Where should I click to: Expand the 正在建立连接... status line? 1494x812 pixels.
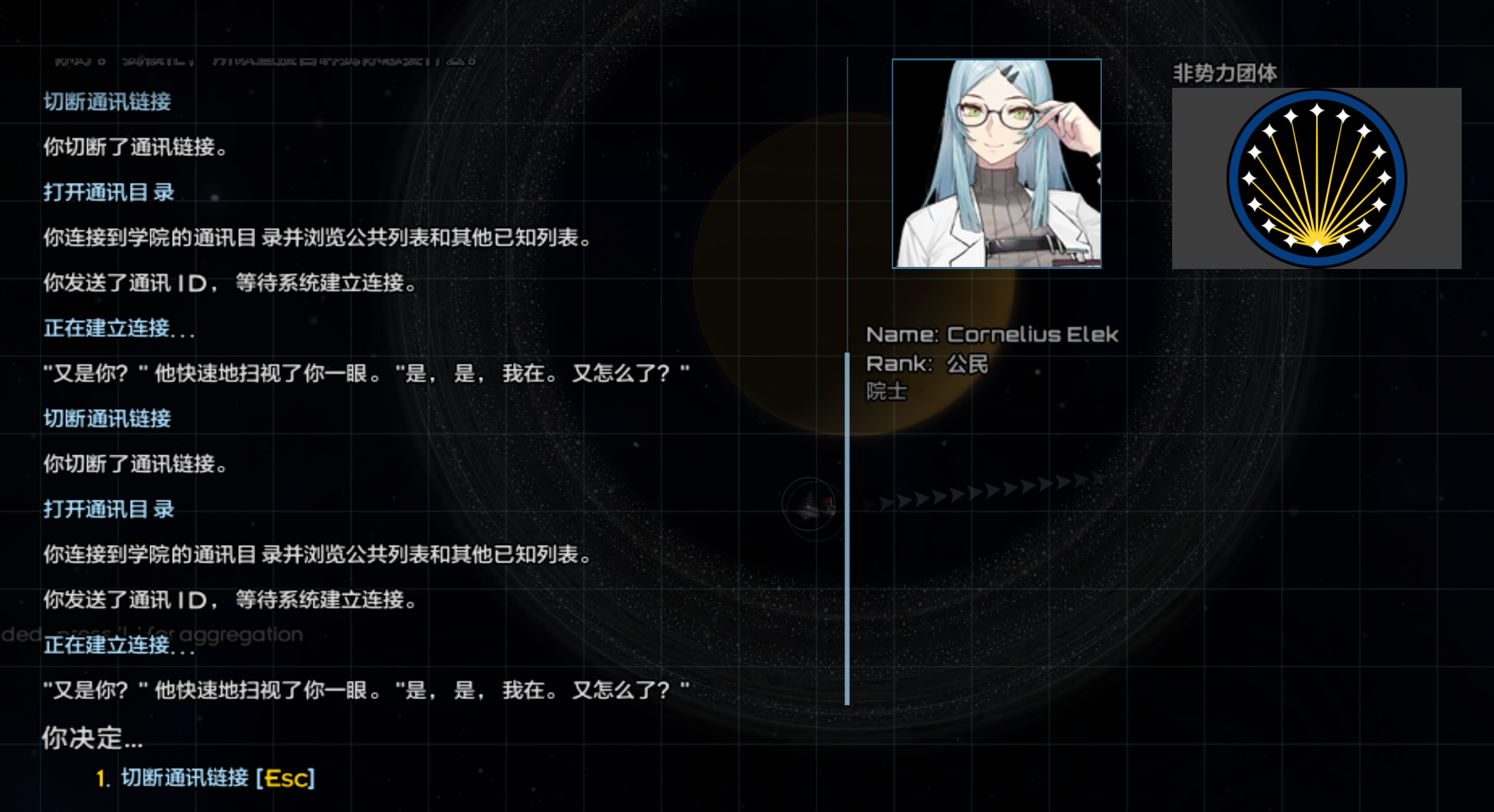click(119, 328)
